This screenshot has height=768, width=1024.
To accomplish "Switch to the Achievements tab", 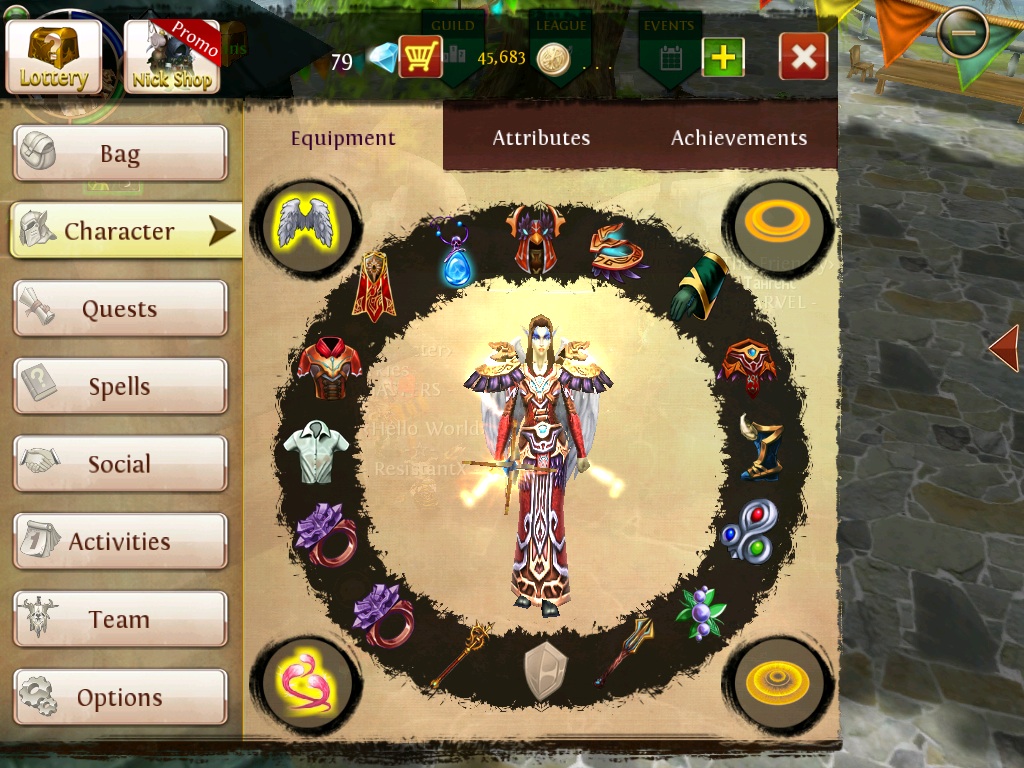I will [x=739, y=138].
